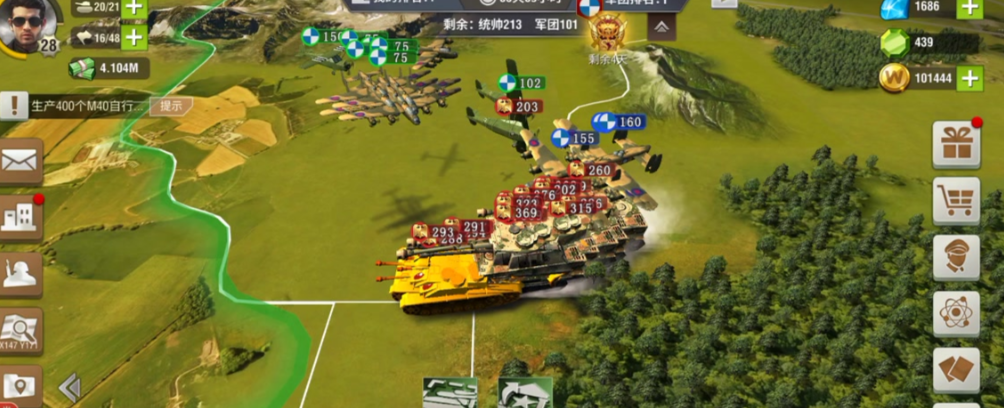Open the gift box rewards
This screenshot has height=408, width=1004.
click(956, 144)
